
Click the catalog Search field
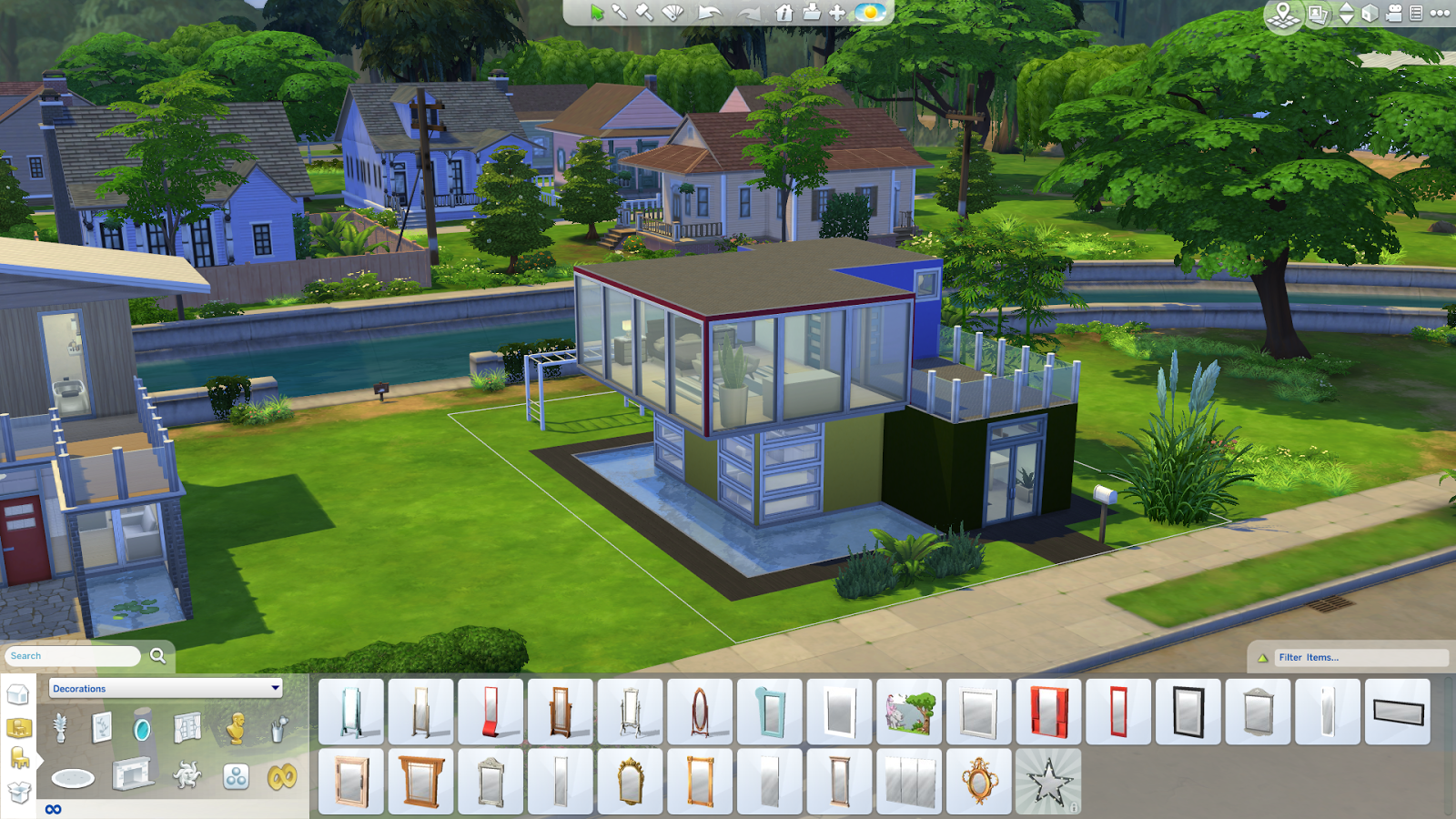[x=73, y=656]
